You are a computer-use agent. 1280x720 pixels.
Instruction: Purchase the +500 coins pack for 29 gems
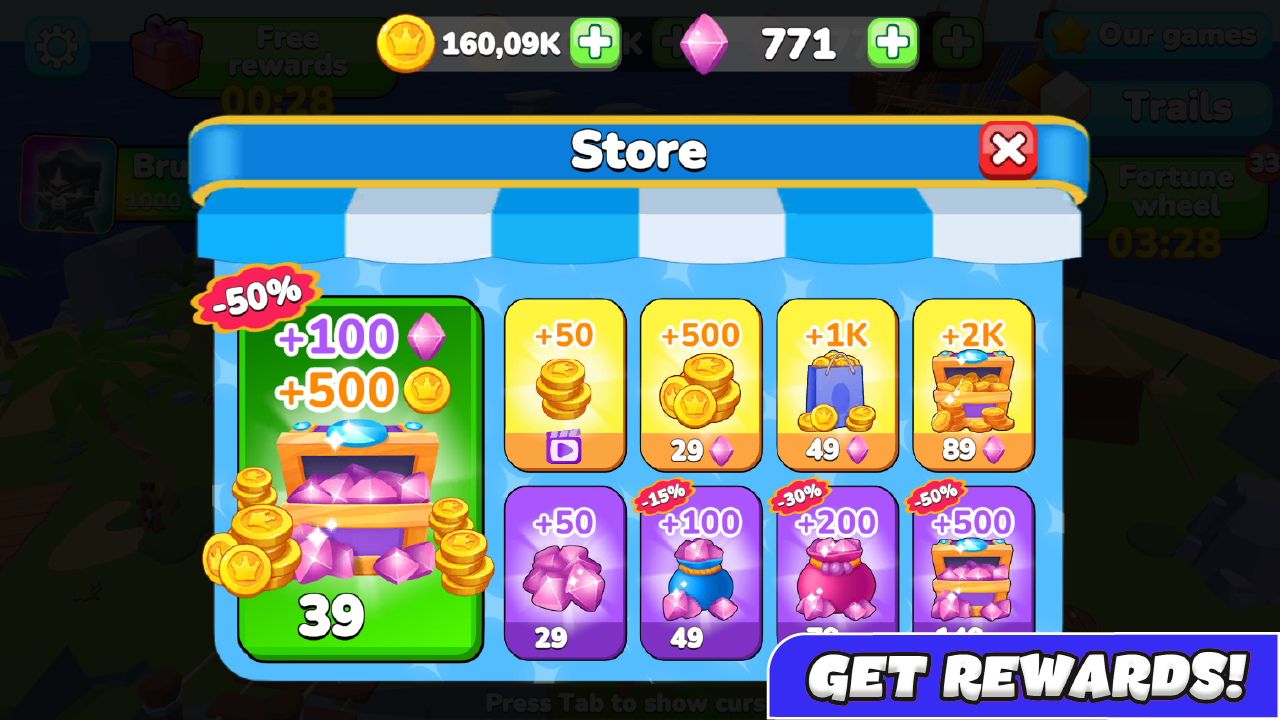coord(701,385)
